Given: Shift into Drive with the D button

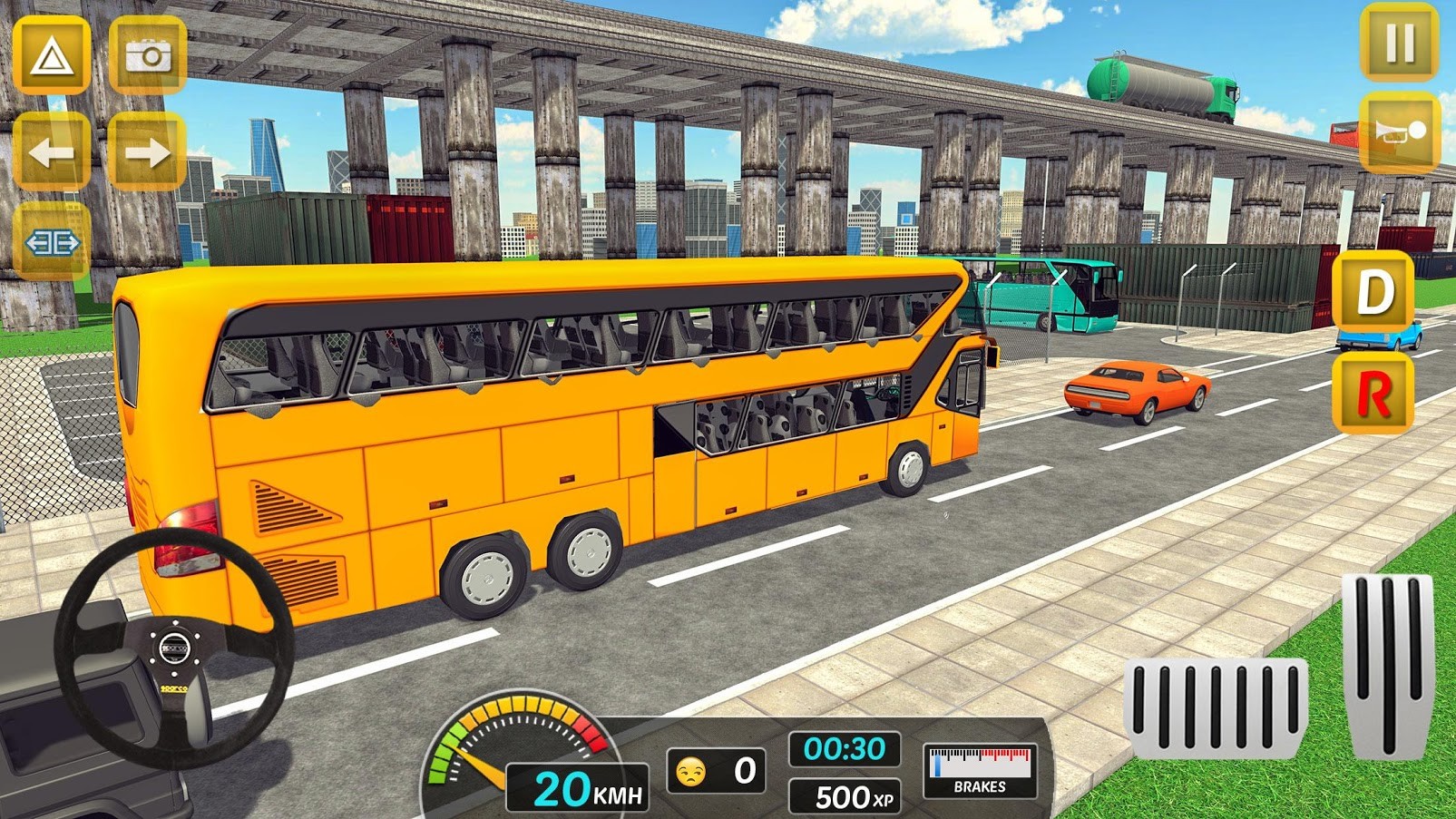Looking at the screenshot, I should tap(1373, 292).
